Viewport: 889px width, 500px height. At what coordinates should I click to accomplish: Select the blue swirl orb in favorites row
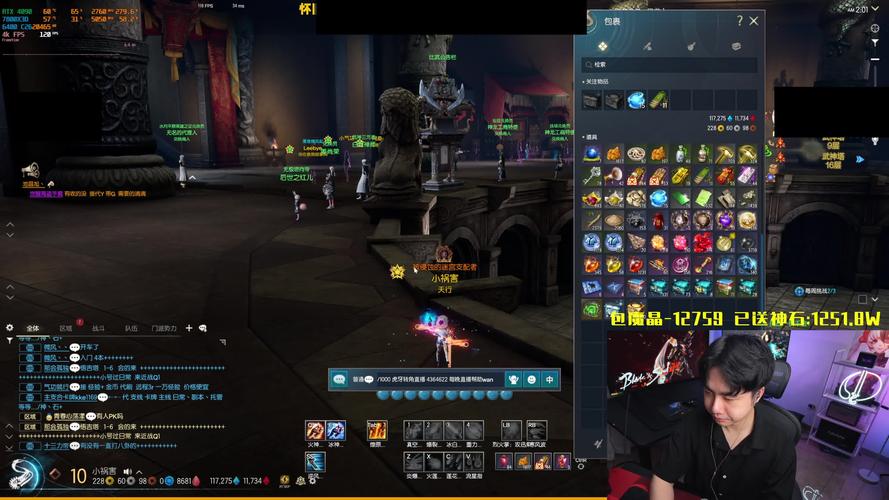tap(636, 100)
